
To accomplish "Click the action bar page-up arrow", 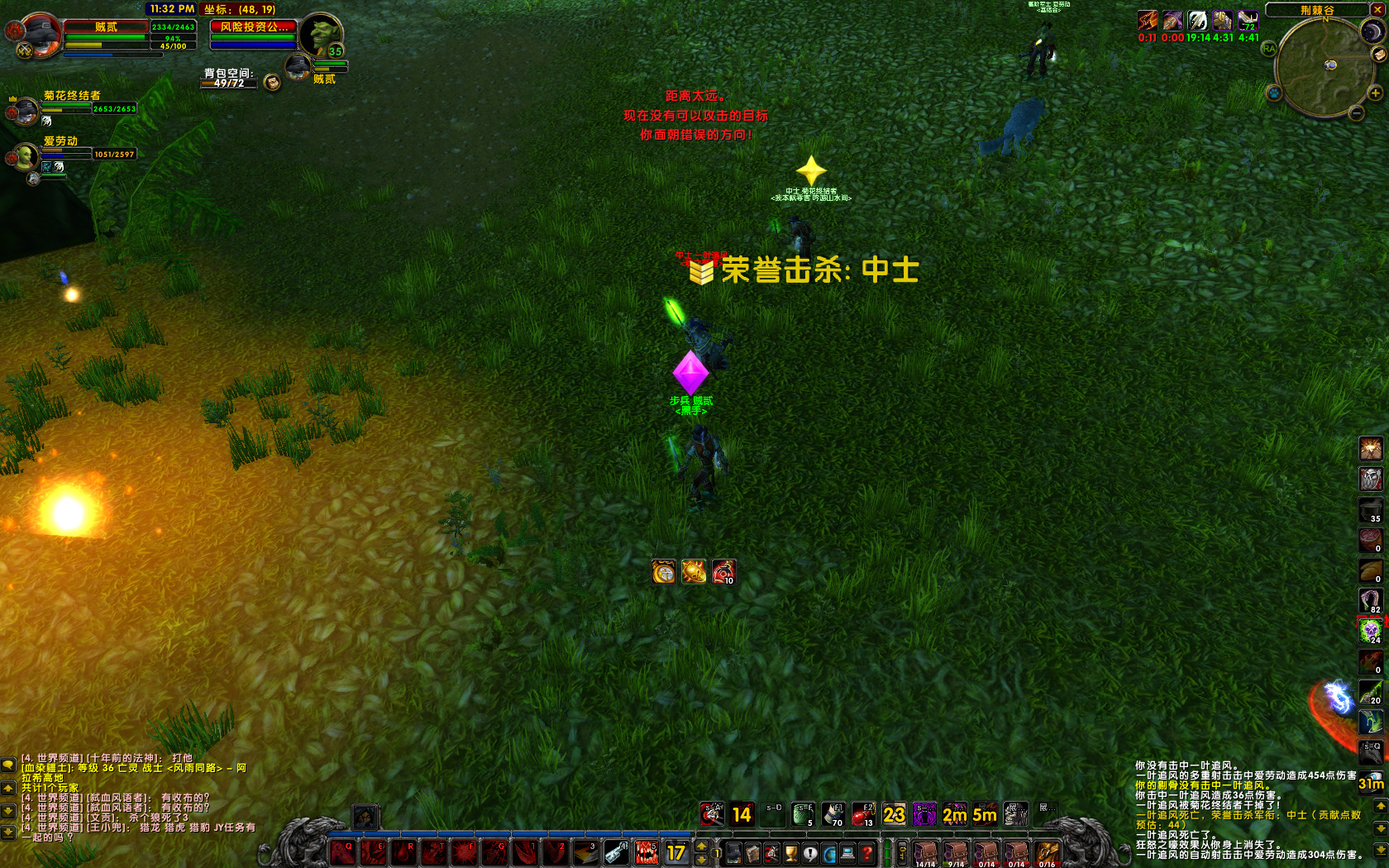I will tap(702, 846).
